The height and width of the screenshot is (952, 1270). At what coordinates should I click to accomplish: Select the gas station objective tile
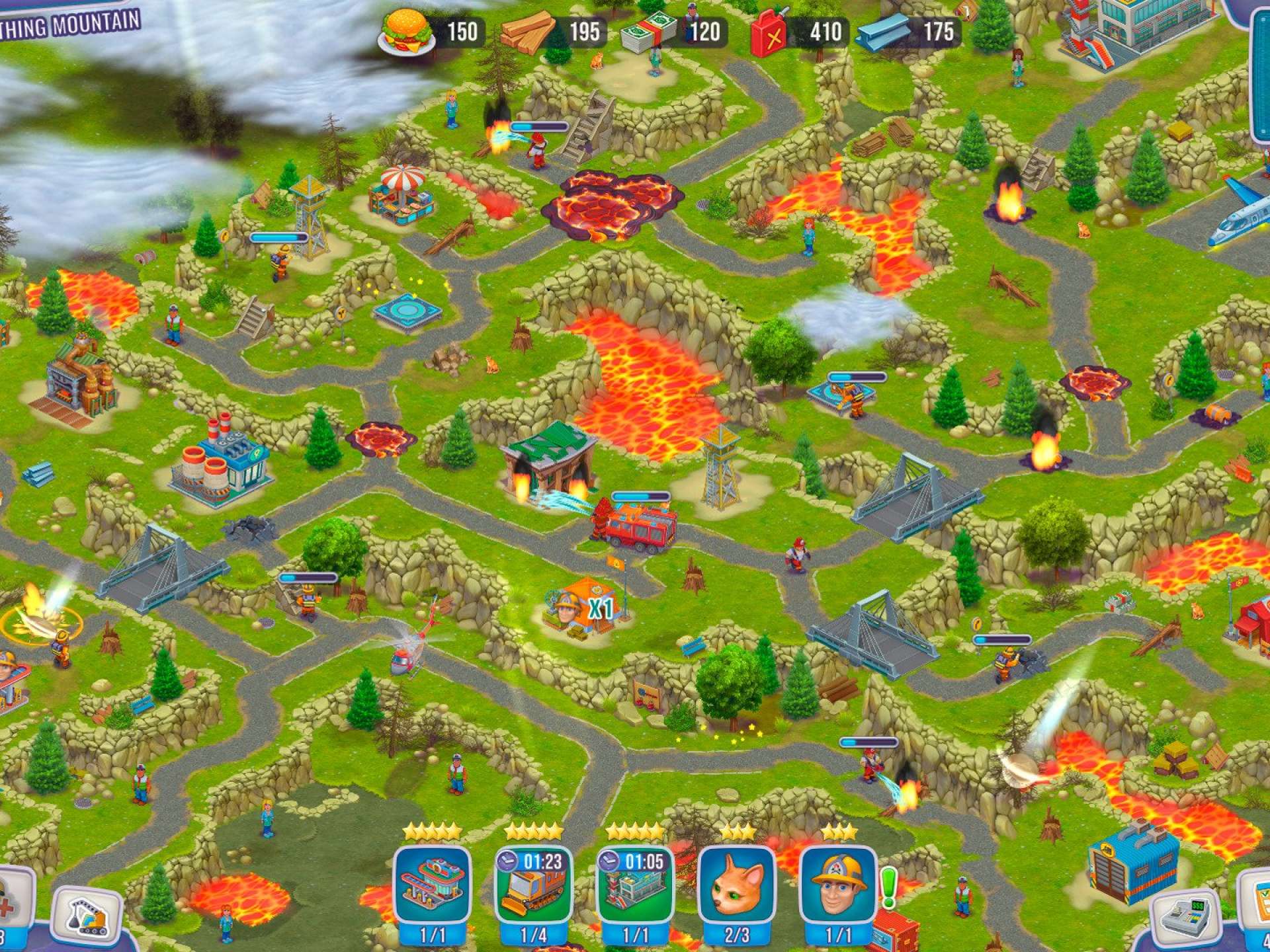(x=433, y=886)
